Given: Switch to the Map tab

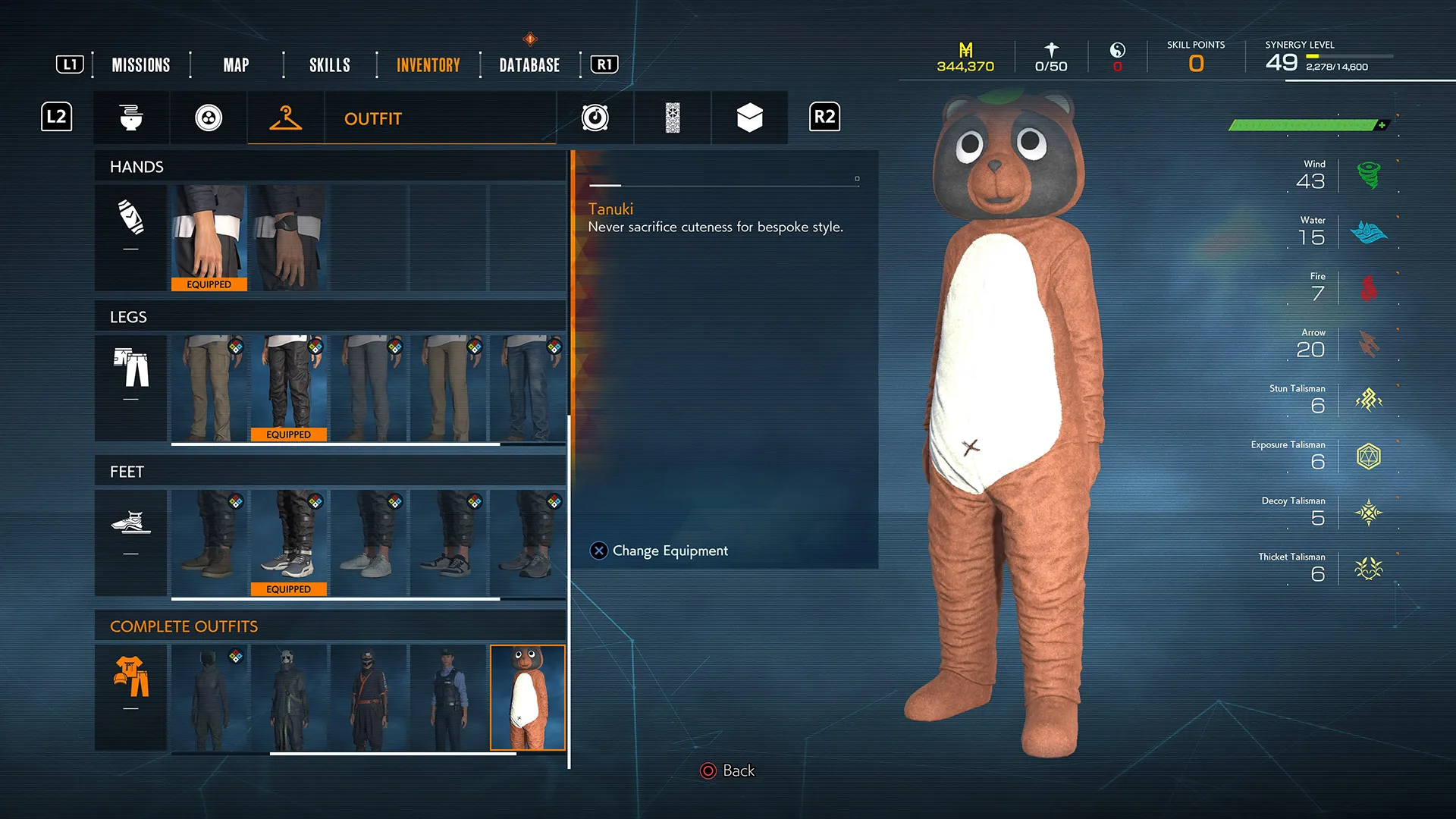Looking at the screenshot, I should point(236,65).
